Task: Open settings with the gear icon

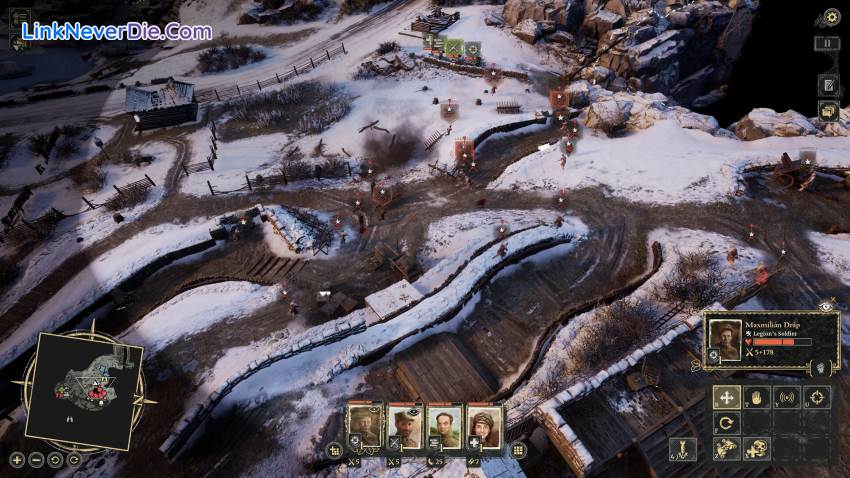Action: click(831, 17)
